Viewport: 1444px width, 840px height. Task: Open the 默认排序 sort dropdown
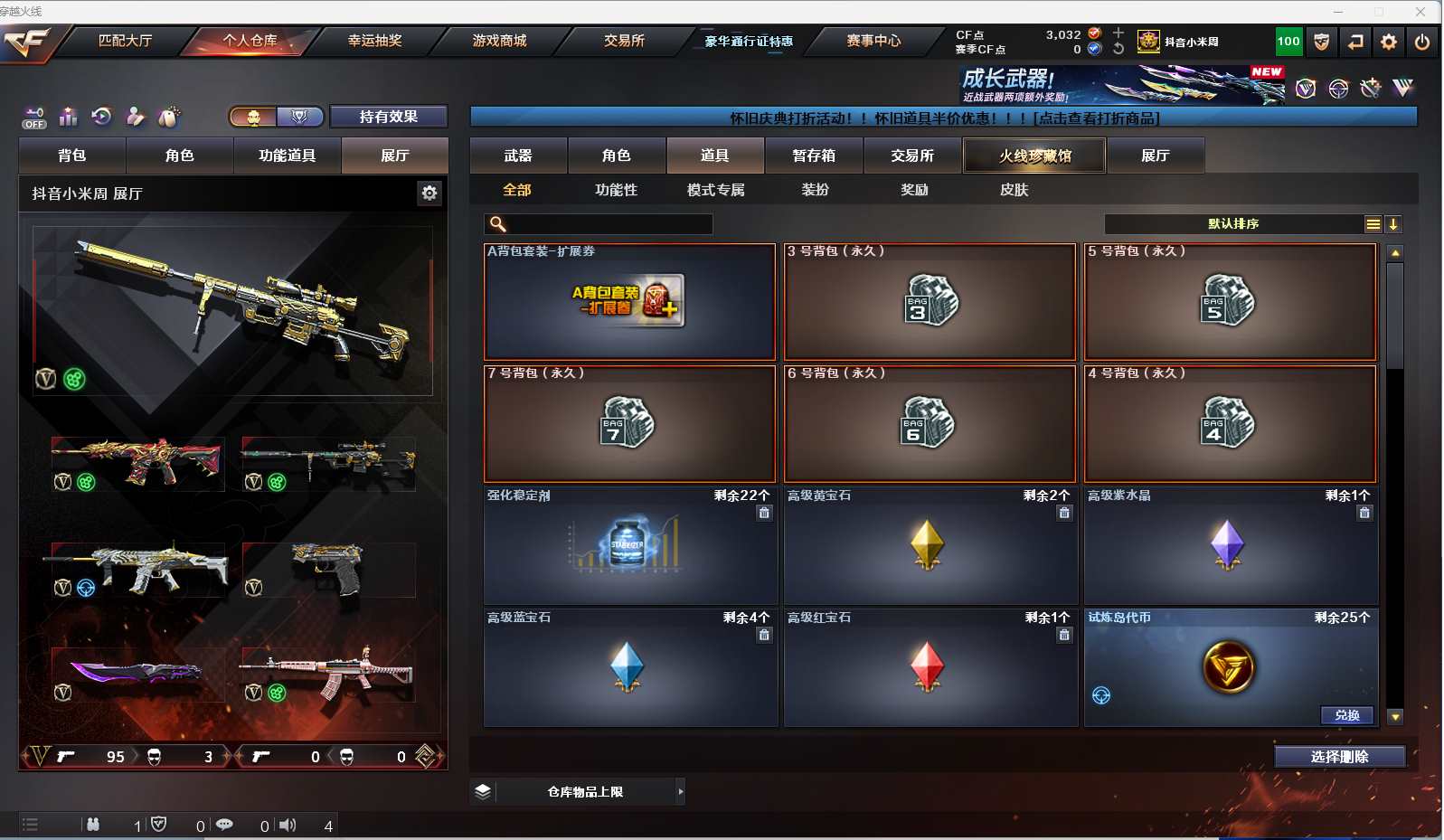(1233, 224)
